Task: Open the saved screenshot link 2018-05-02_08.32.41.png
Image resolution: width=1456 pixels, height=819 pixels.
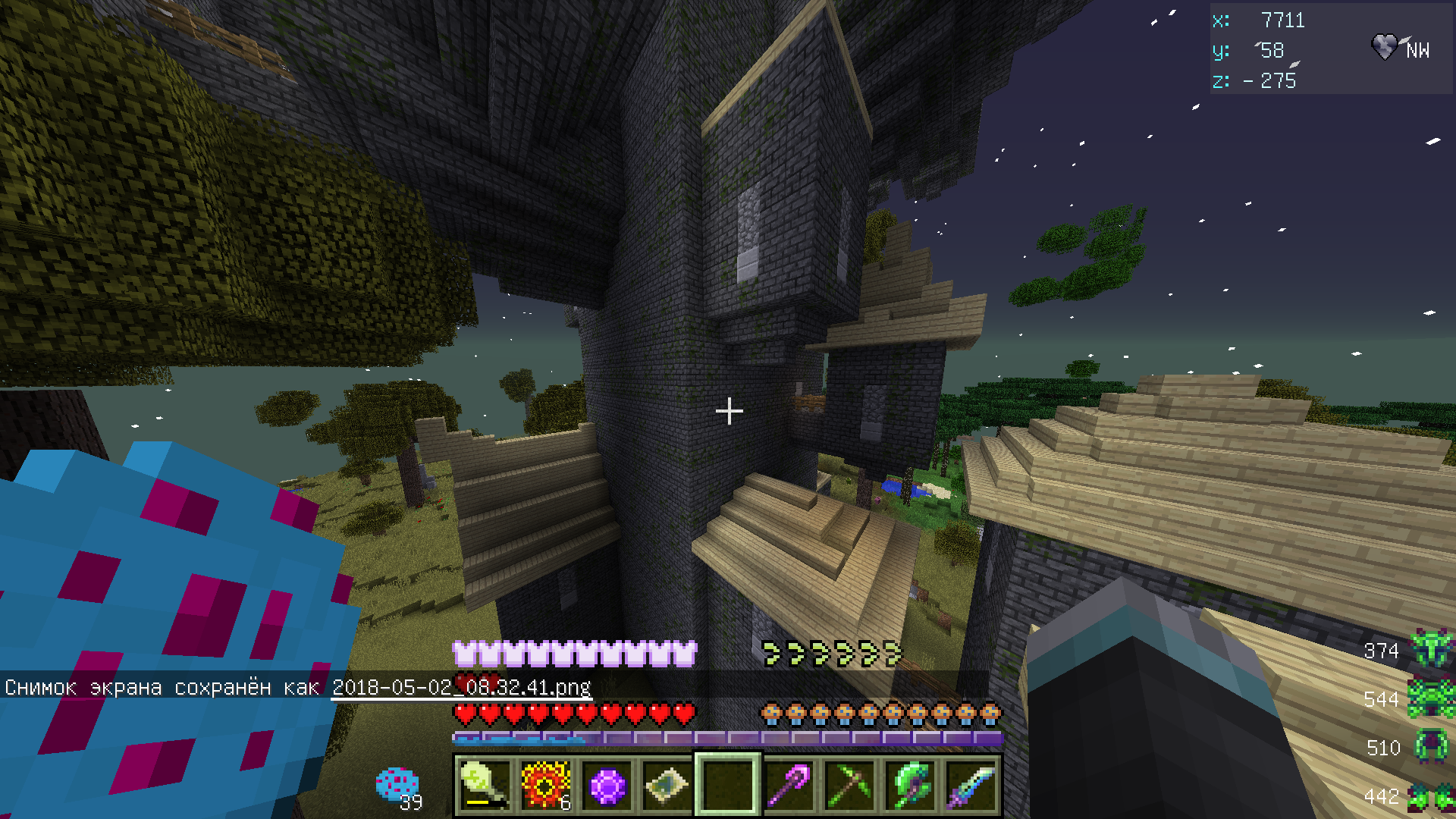Action: pos(463,688)
